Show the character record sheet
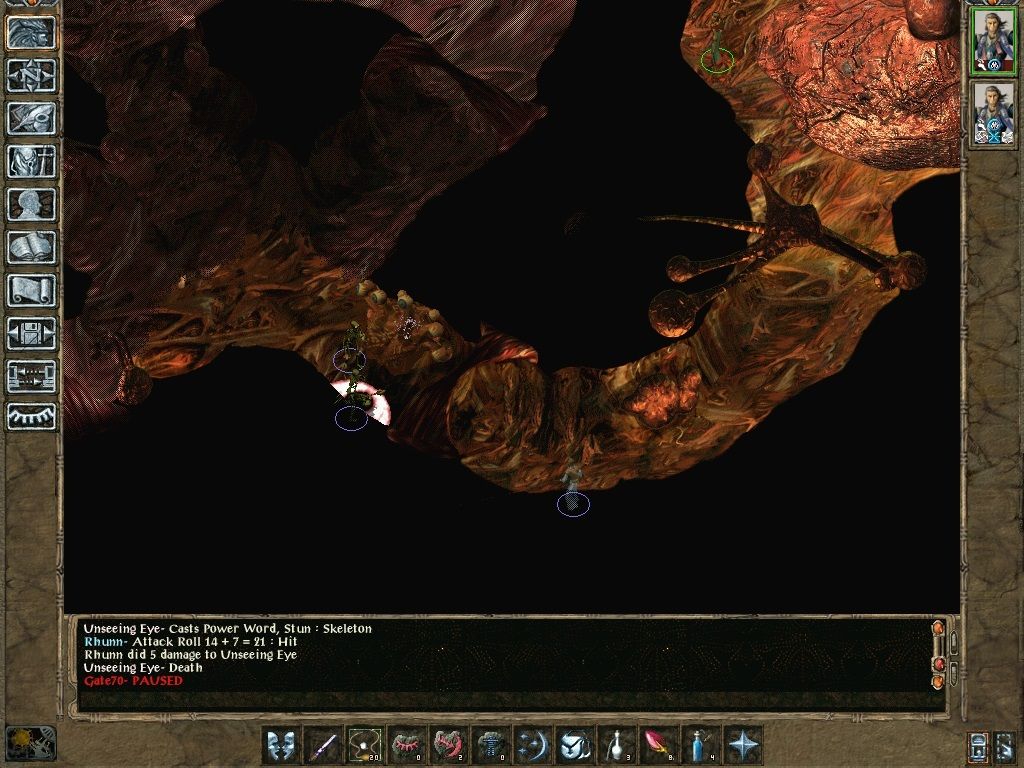This screenshot has width=1024, height=768. pyautogui.click(x=31, y=204)
